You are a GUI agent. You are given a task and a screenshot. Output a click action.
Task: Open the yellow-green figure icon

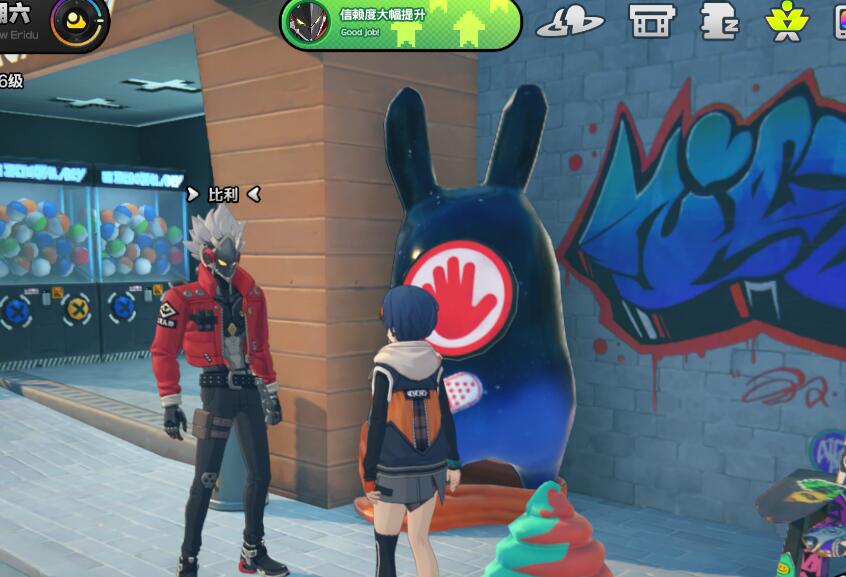click(786, 21)
